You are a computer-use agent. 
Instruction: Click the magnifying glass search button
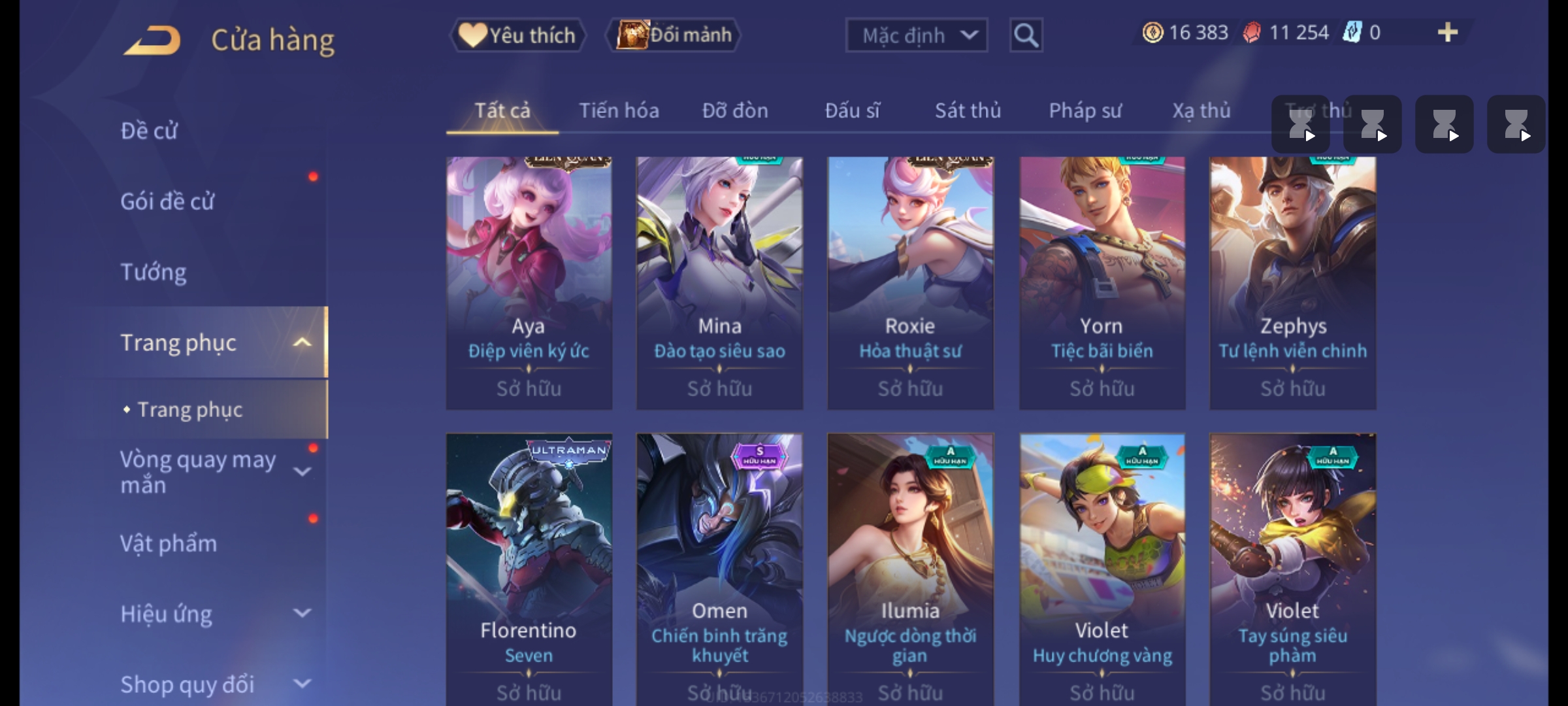click(x=1026, y=35)
